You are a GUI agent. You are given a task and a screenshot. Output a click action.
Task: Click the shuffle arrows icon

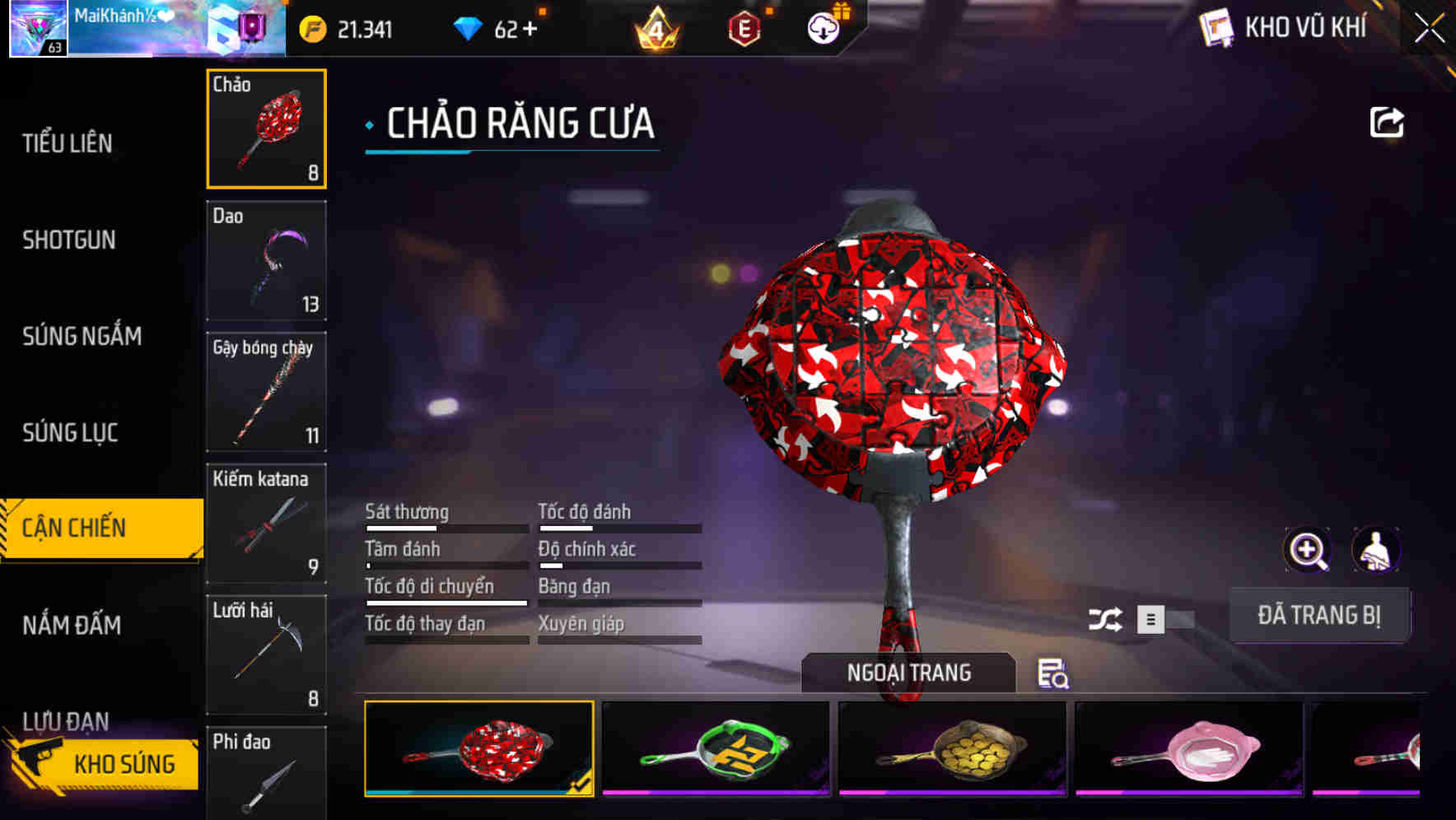coord(1108,619)
